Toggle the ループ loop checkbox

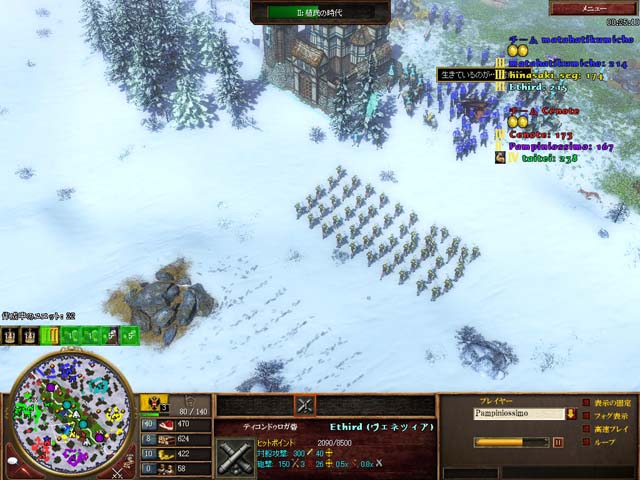coord(586,442)
